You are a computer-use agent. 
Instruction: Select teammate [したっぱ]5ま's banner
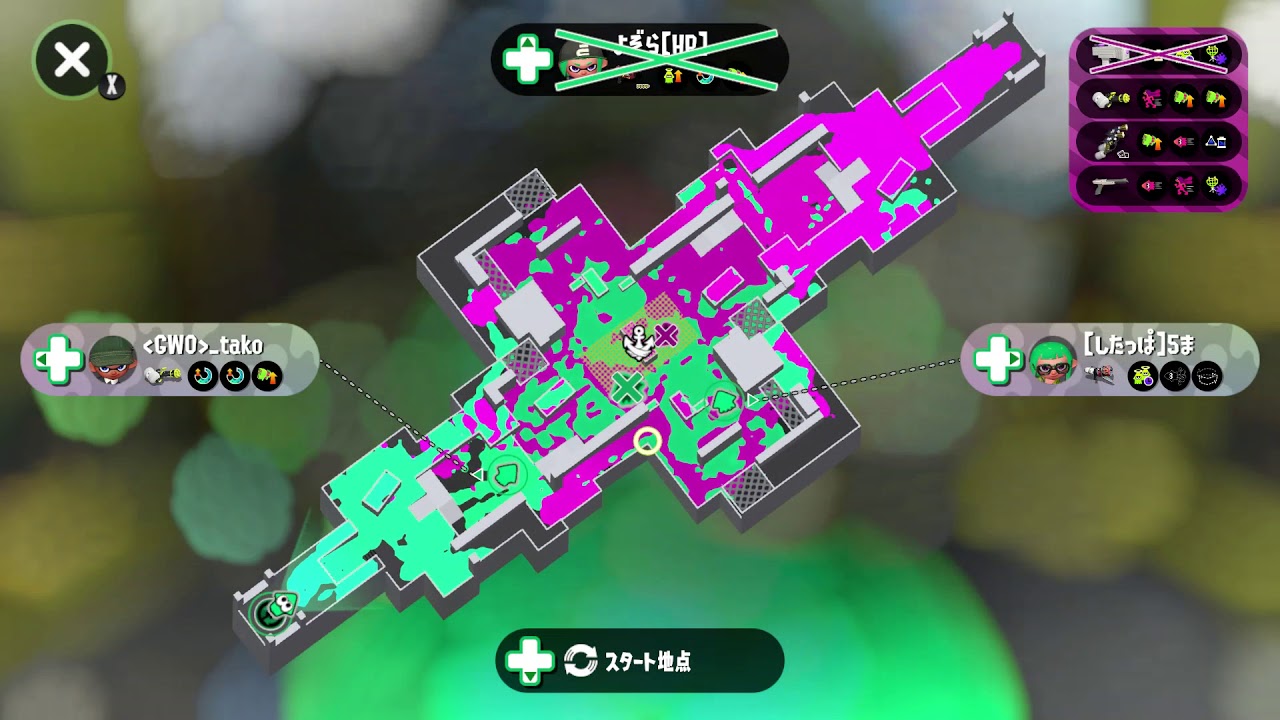(1110, 358)
